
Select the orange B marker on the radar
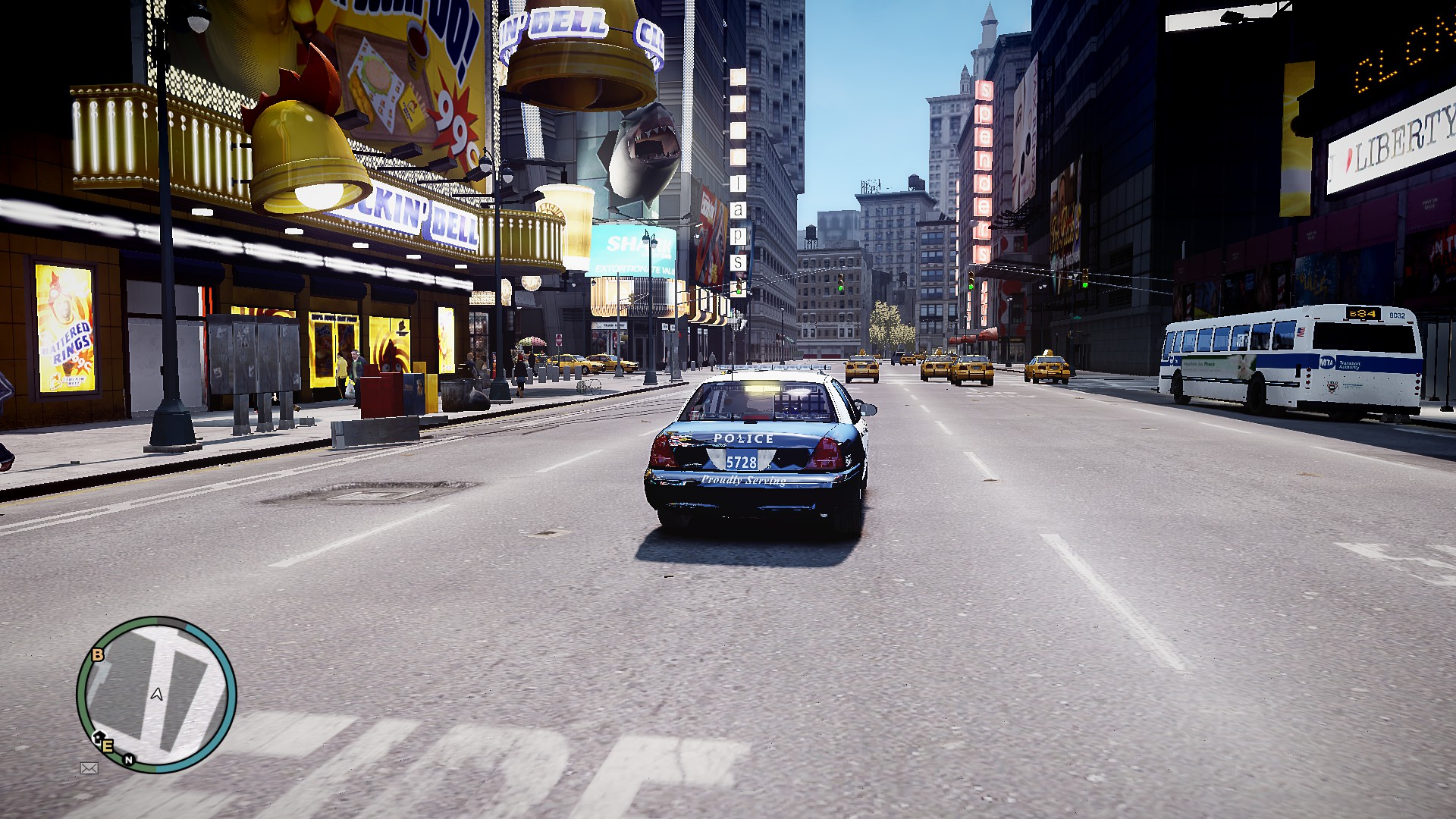[98, 655]
